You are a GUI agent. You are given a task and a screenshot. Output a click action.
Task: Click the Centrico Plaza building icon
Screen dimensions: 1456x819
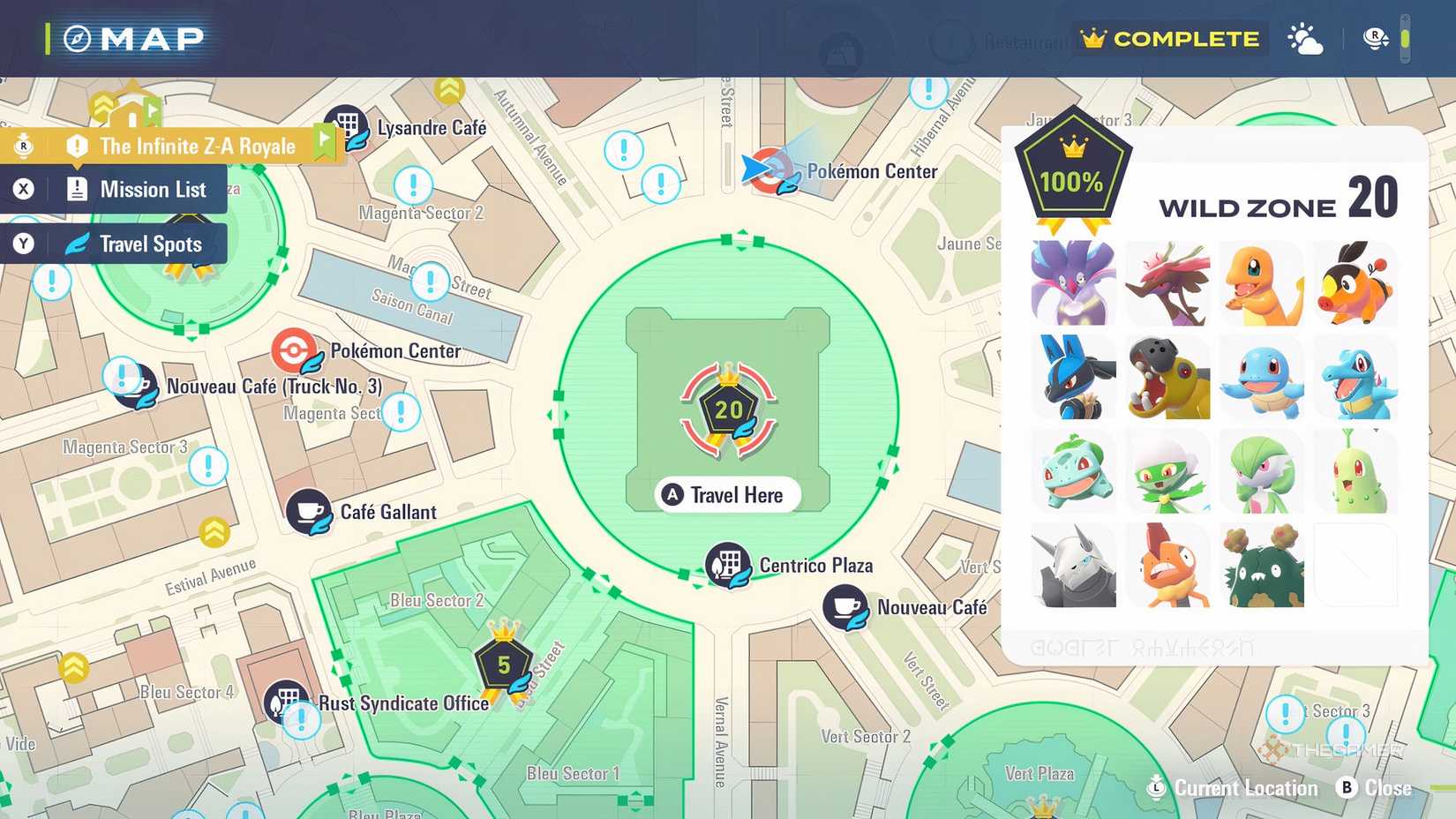tap(725, 565)
